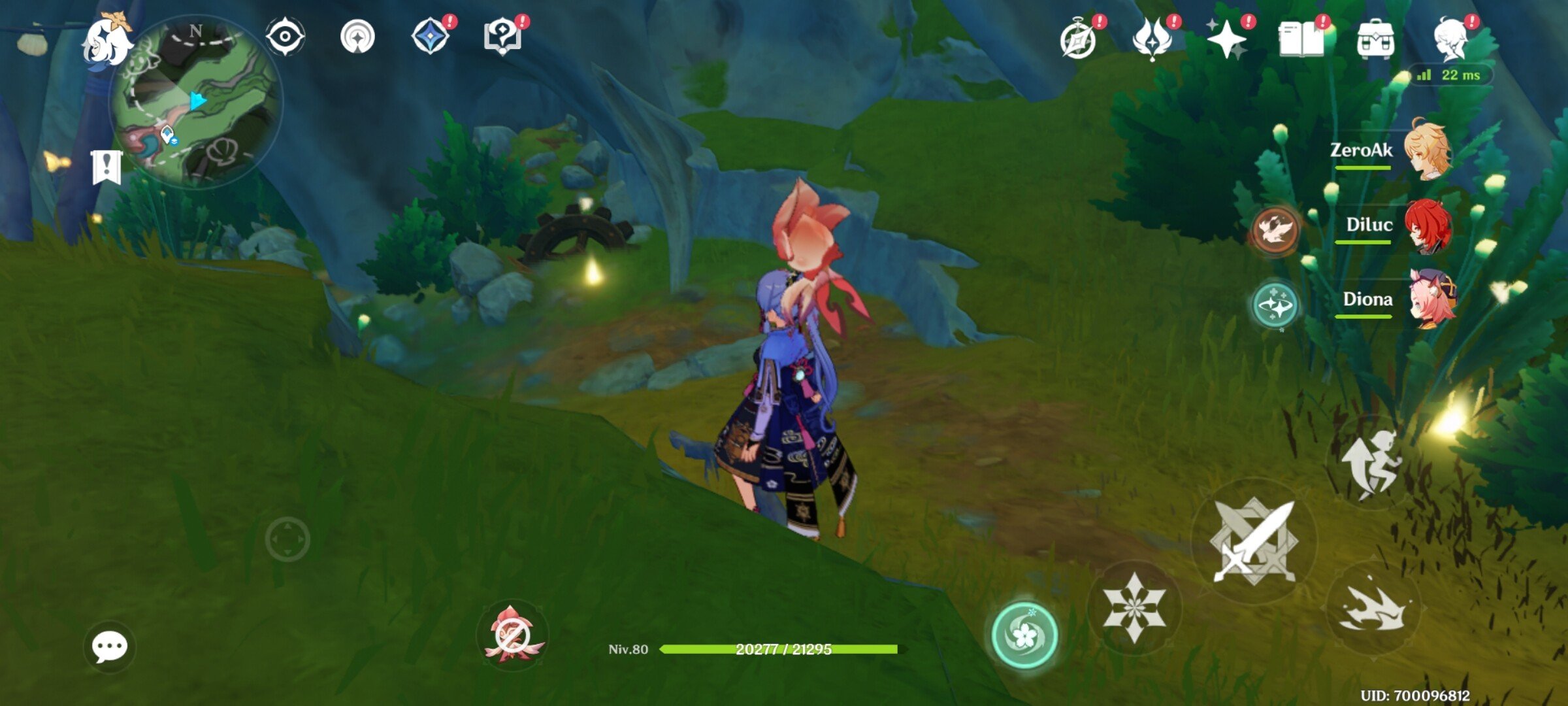This screenshot has width=1568, height=706.
Task: Open the Adventurer Handbook compass icon
Action: [1079, 40]
